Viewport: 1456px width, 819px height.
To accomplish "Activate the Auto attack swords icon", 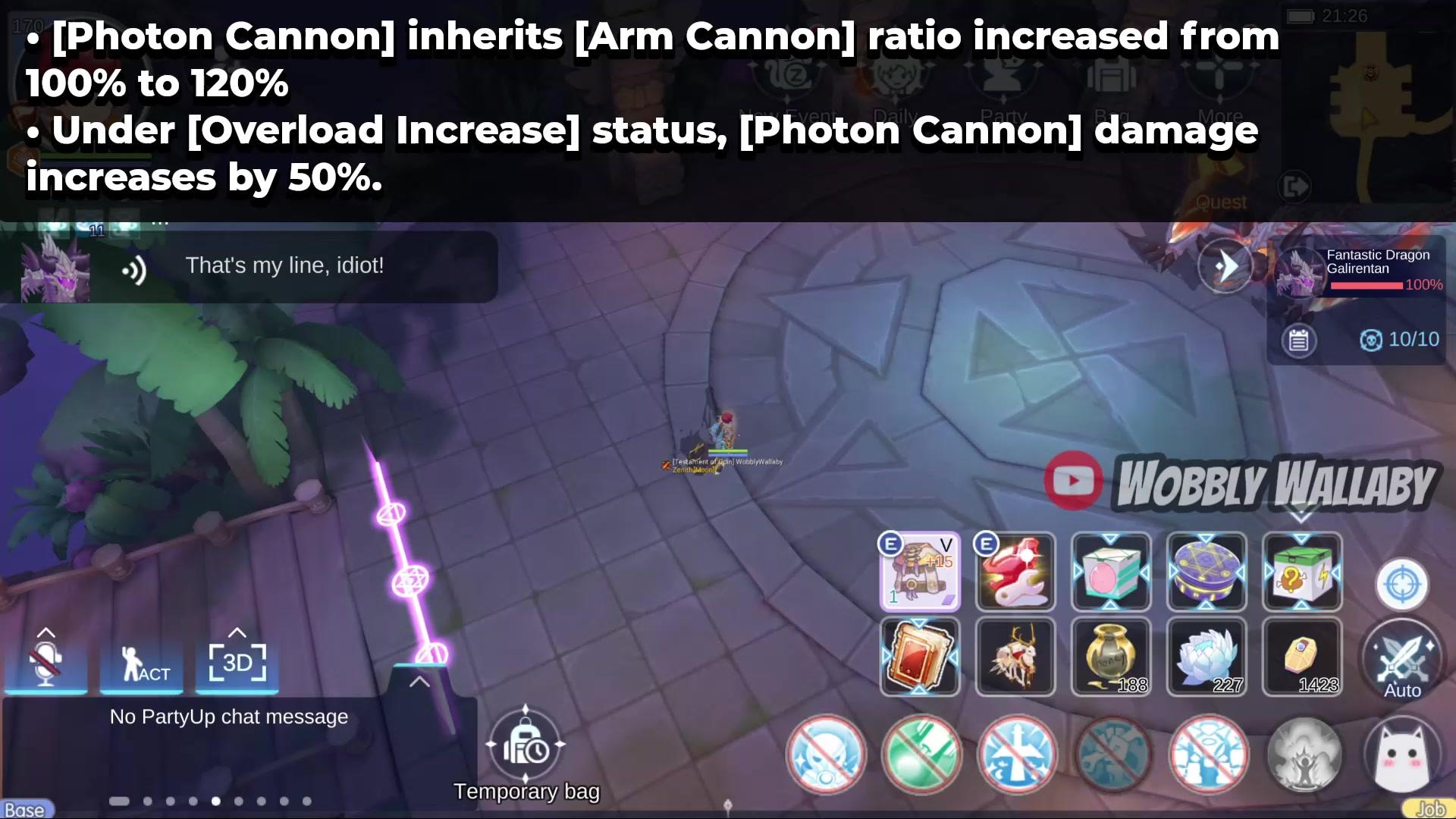I will [1401, 658].
